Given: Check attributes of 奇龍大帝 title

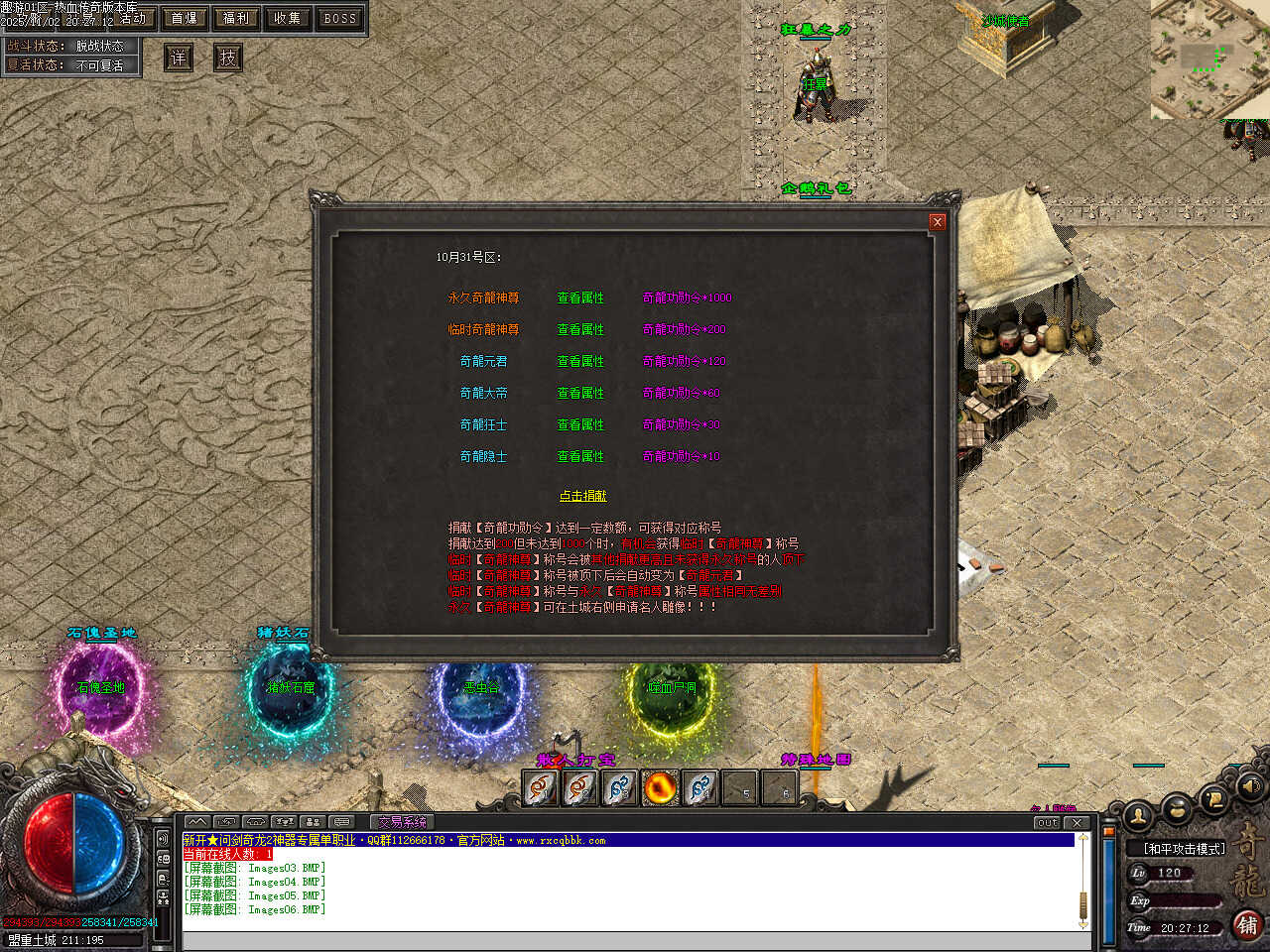Looking at the screenshot, I should (580, 393).
